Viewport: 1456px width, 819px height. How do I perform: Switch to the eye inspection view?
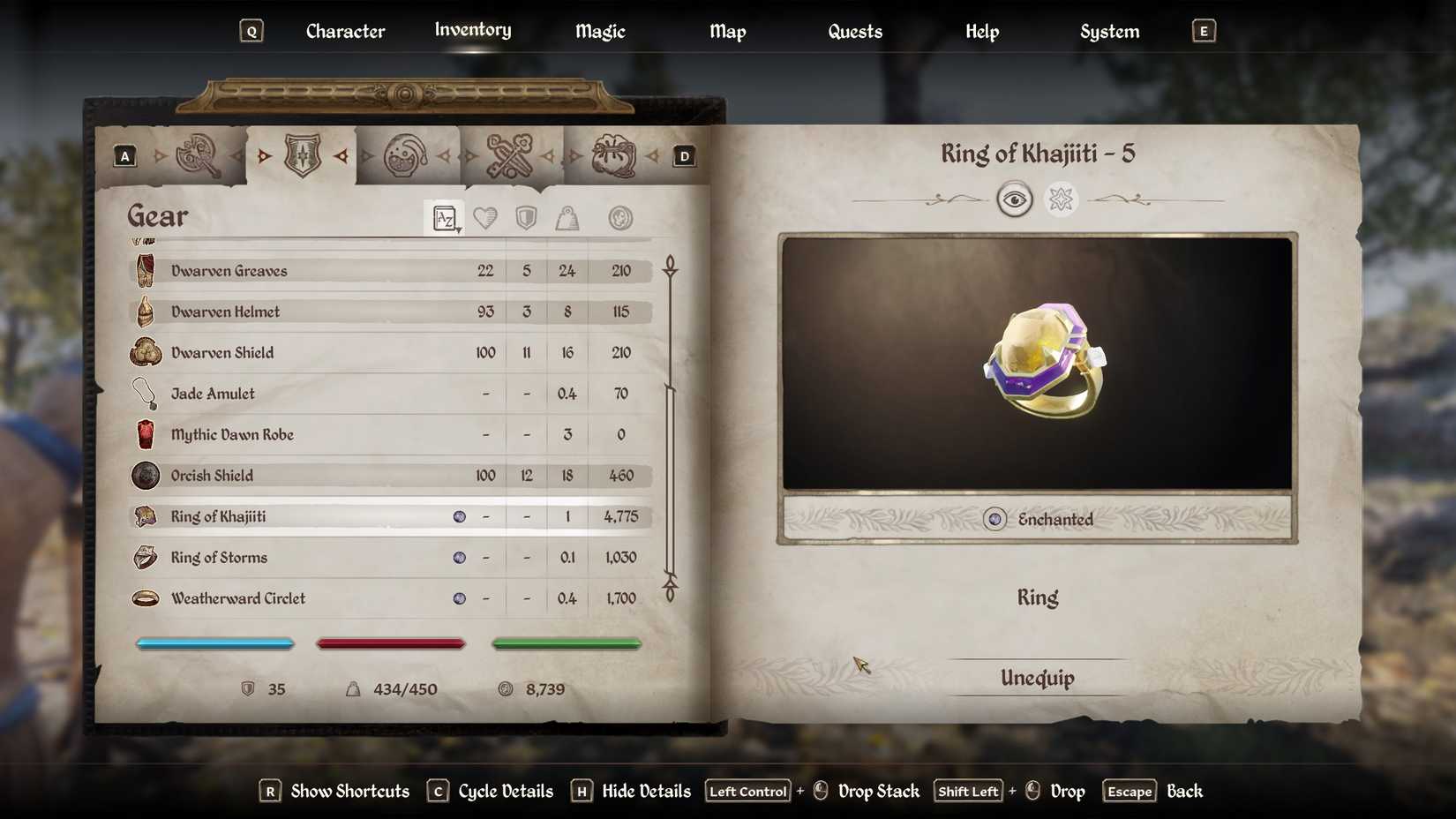(x=1016, y=199)
